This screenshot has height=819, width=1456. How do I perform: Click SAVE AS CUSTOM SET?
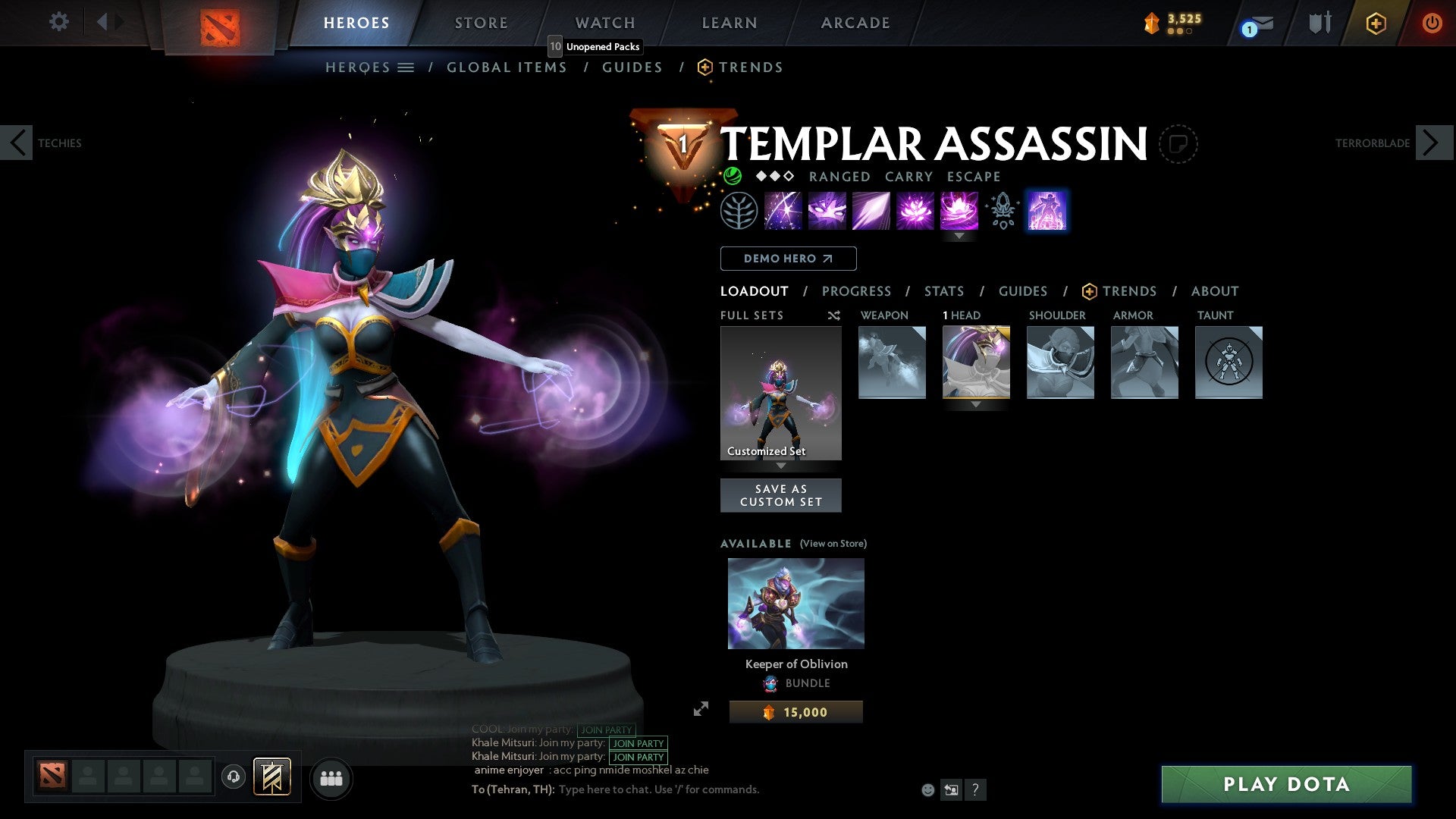[x=780, y=494]
